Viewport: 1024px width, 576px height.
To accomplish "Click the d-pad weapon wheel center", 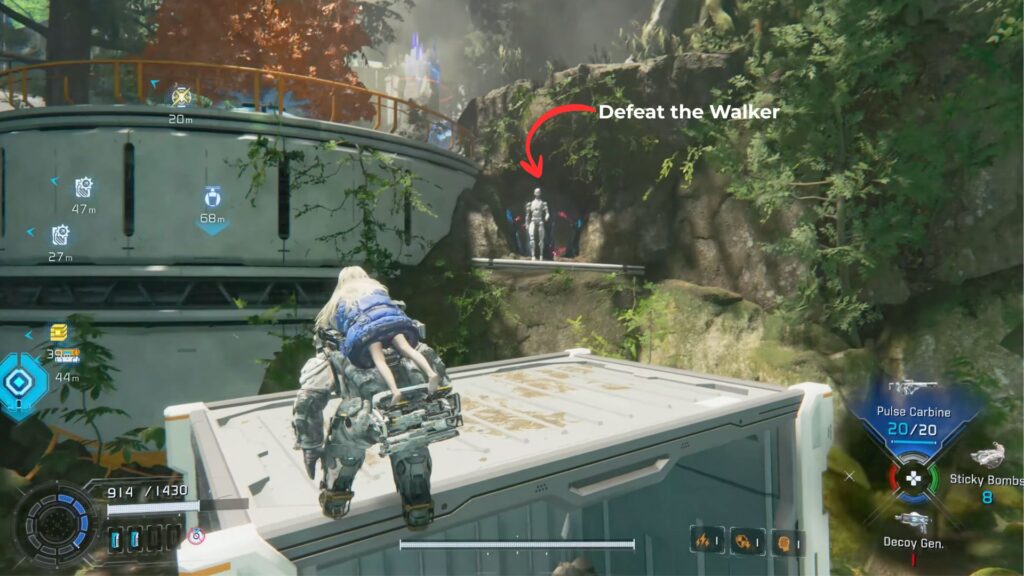I will coord(912,479).
